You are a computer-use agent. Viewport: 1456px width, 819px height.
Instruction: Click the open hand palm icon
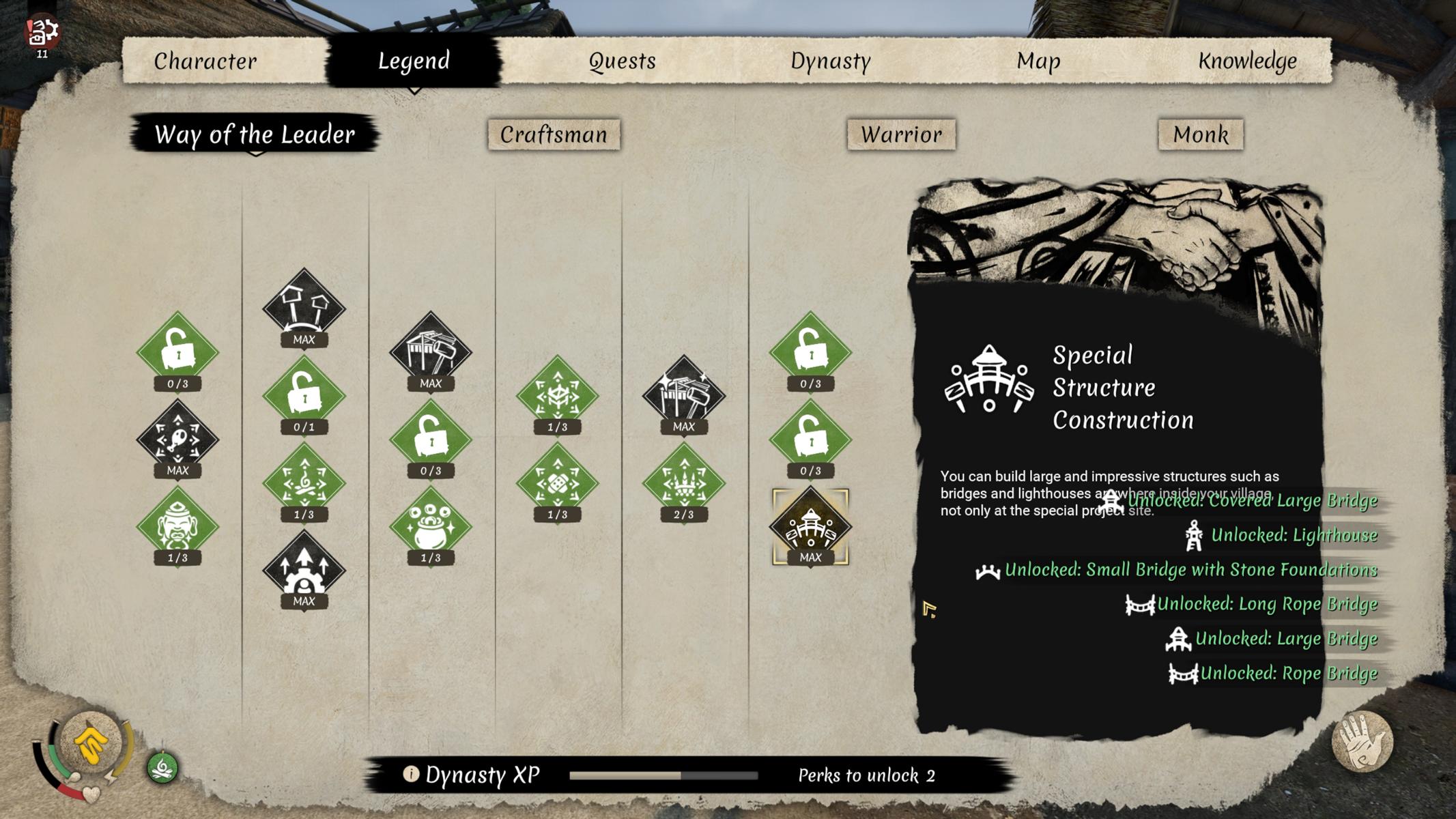[x=1362, y=743]
